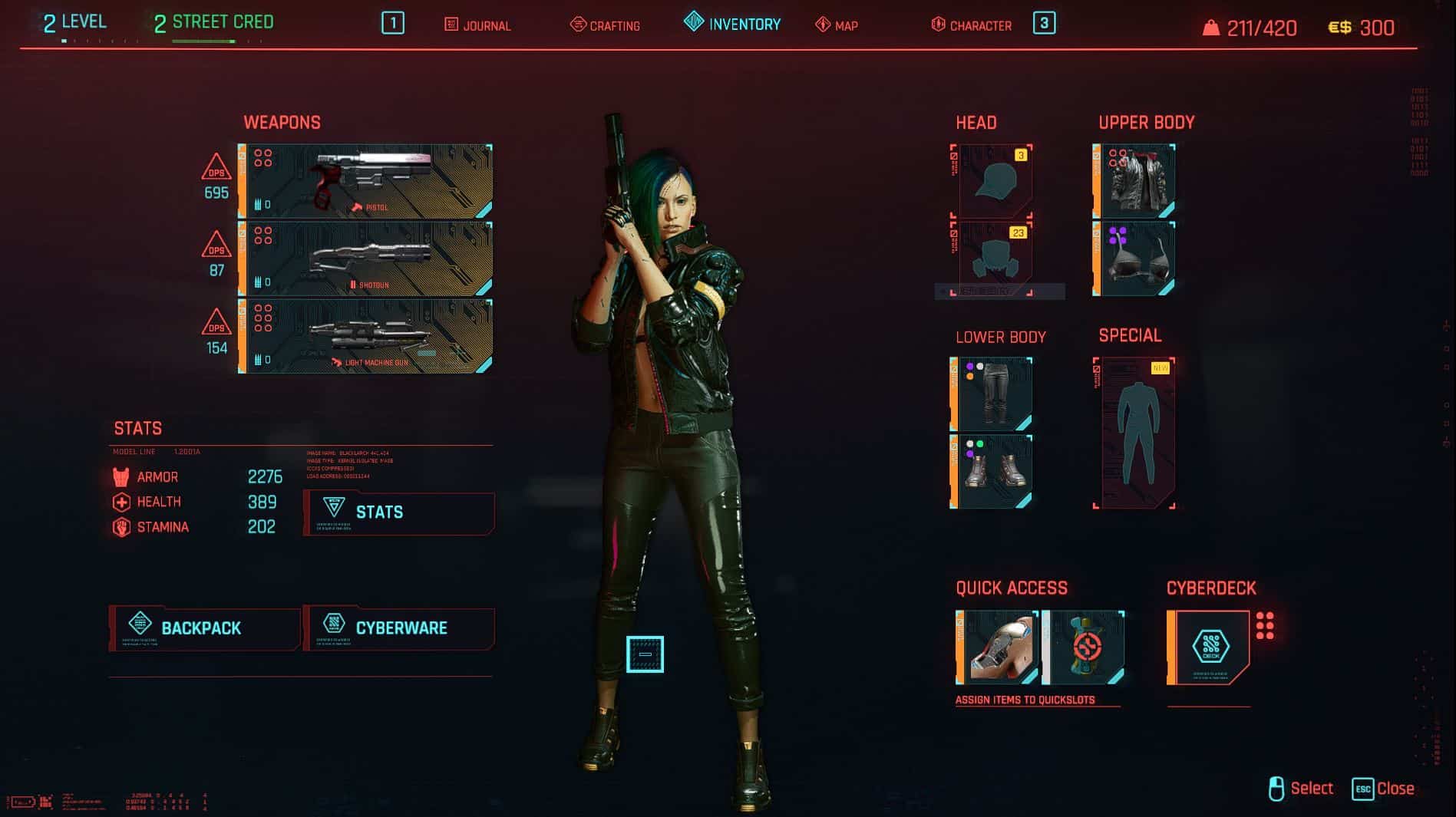Select the inhaler quick access slot
Image resolution: width=1456 pixels, height=817 pixels.
[996, 647]
